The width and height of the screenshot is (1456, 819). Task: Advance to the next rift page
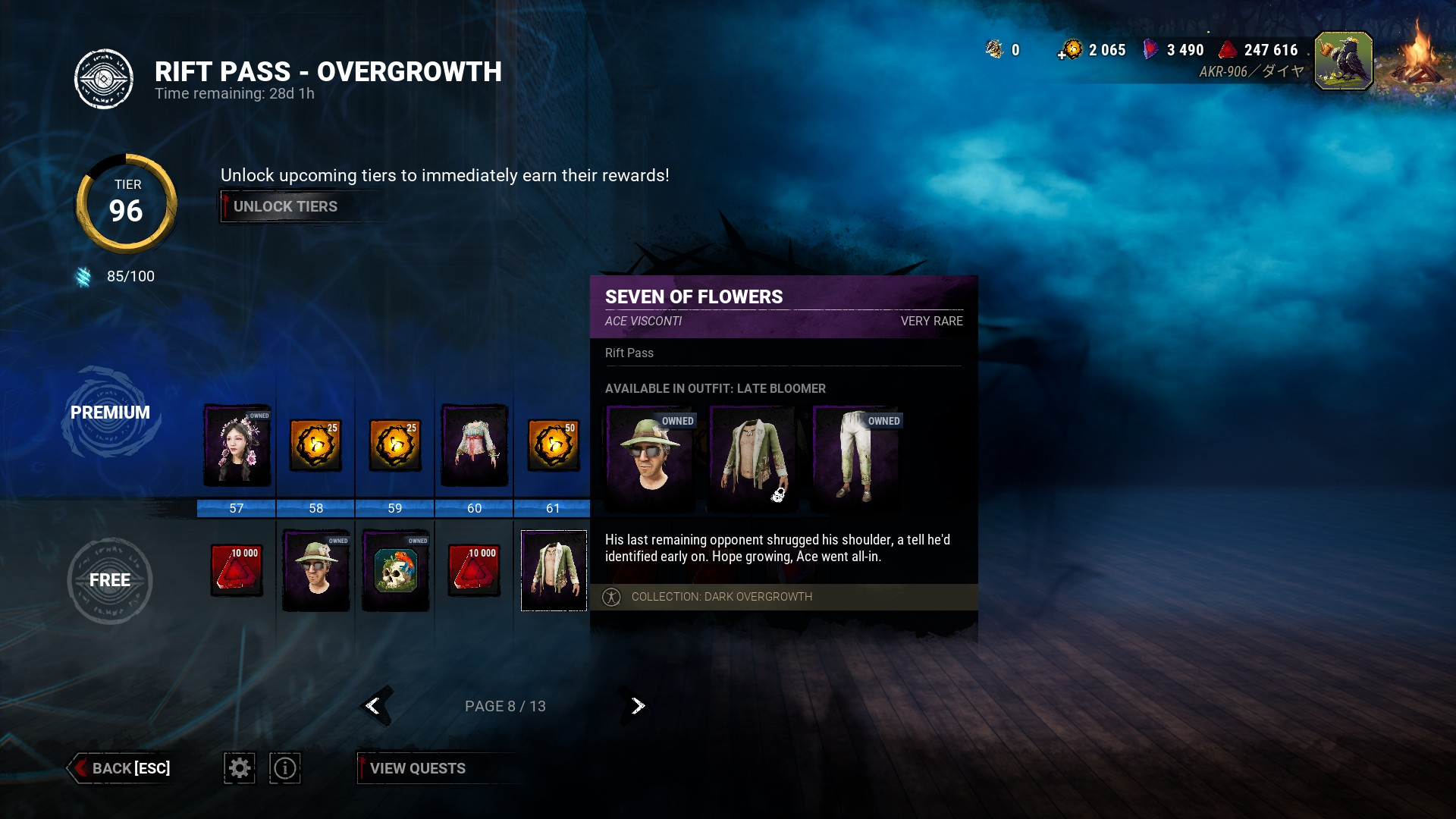click(637, 706)
